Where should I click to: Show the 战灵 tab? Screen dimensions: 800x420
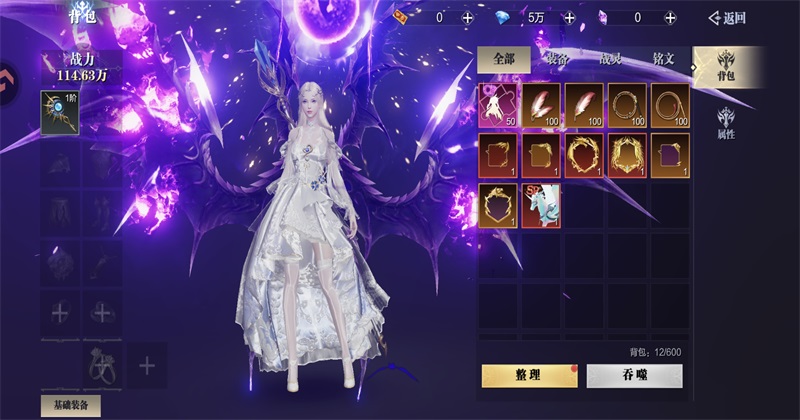(x=611, y=59)
